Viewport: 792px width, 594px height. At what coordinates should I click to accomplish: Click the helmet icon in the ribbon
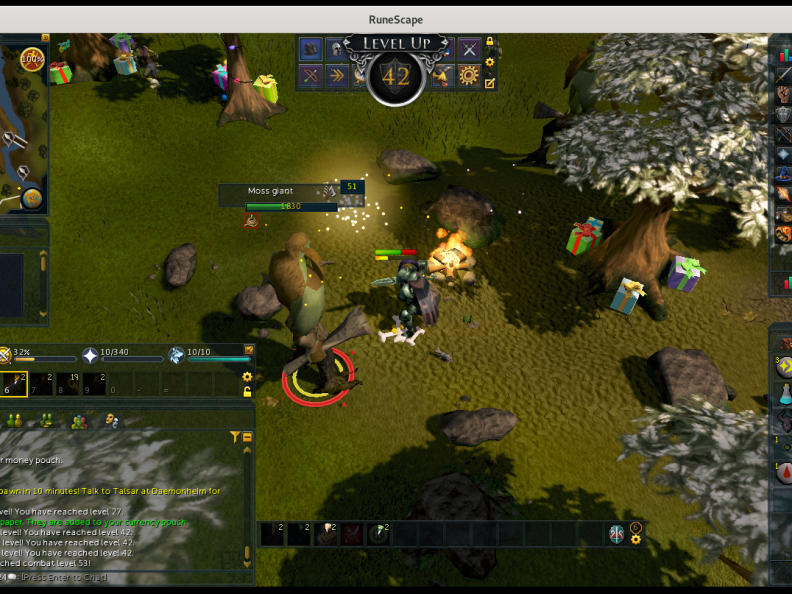pyautogui.click(x=336, y=48)
